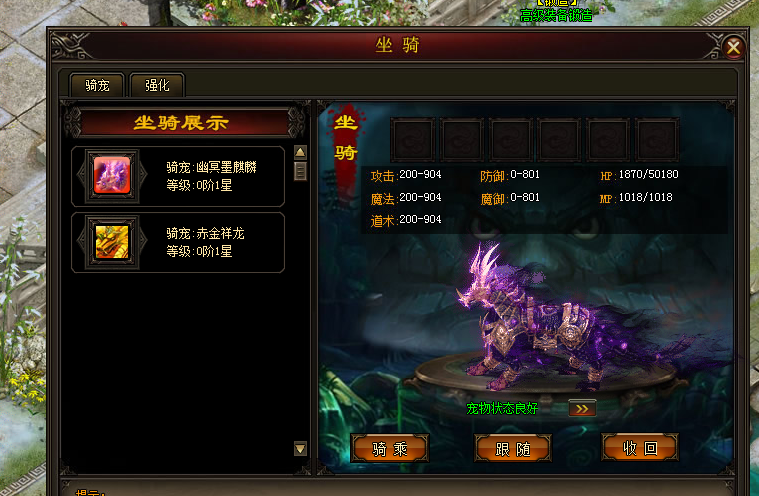This screenshot has height=496, width=759.
Task: Click the mount list scroll-down arrow
Action: pyautogui.click(x=299, y=449)
